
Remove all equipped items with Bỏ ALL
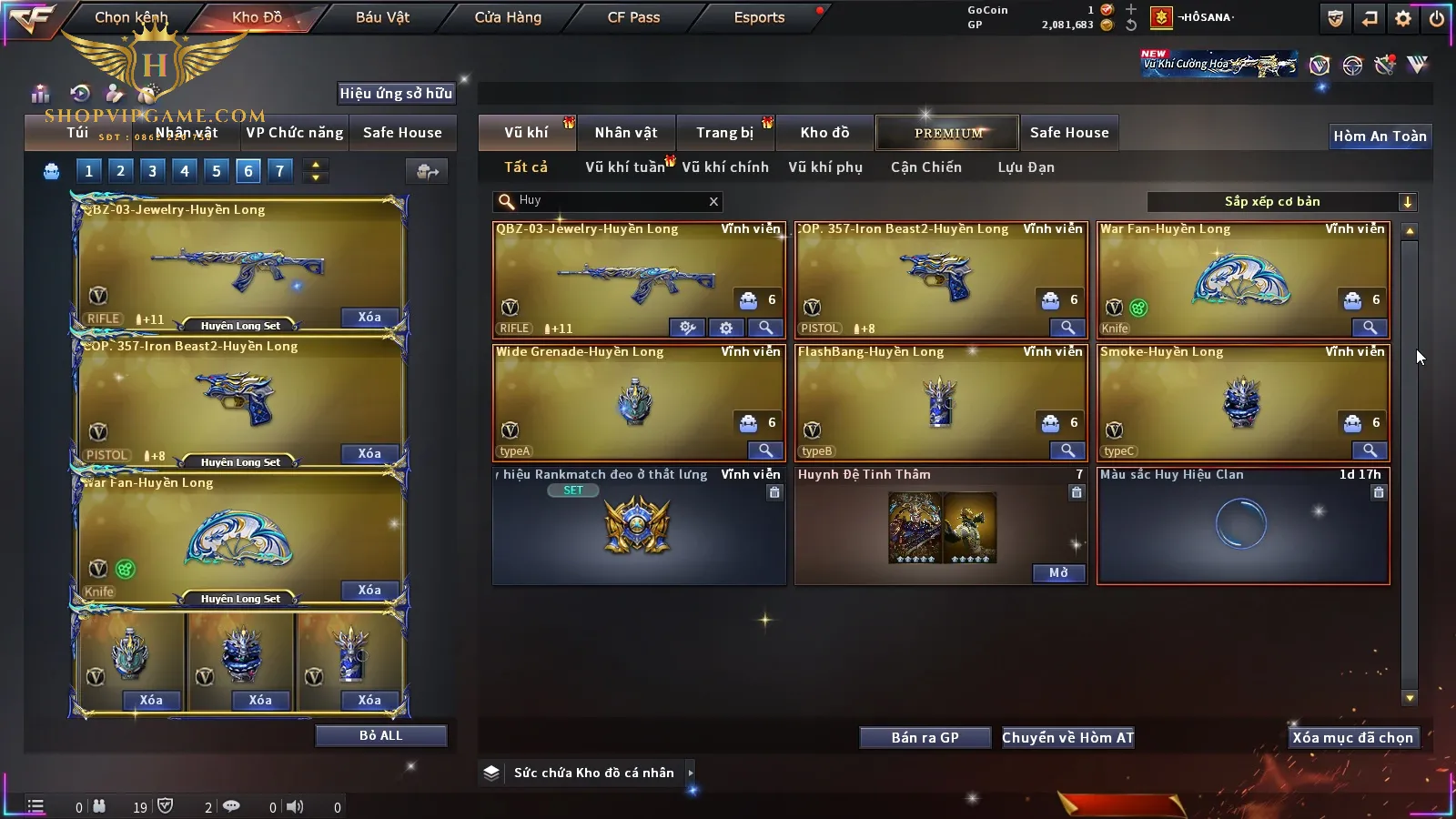tap(380, 735)
